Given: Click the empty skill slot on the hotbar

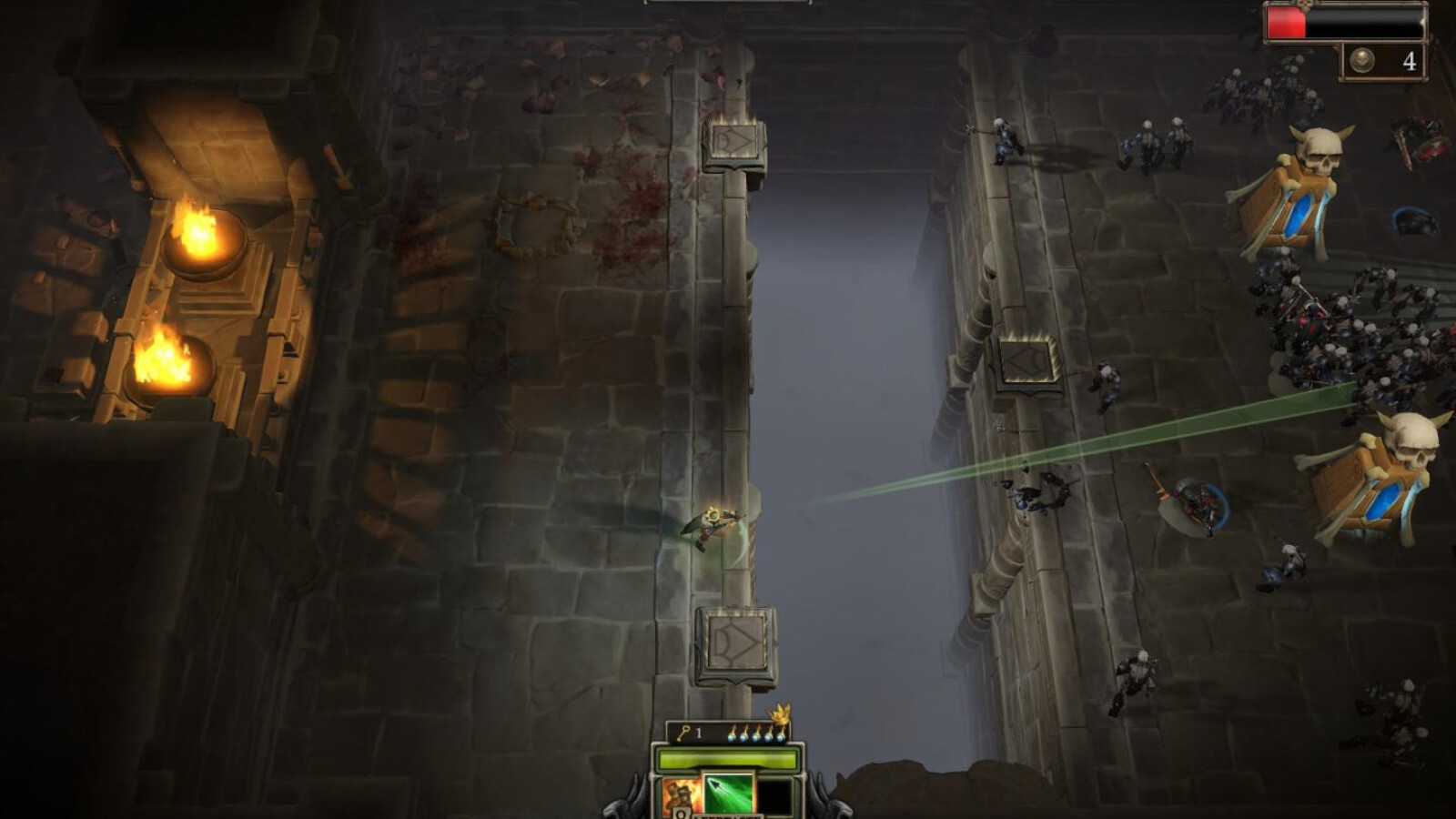Looking at the screenshot, I should coord(773,795).
